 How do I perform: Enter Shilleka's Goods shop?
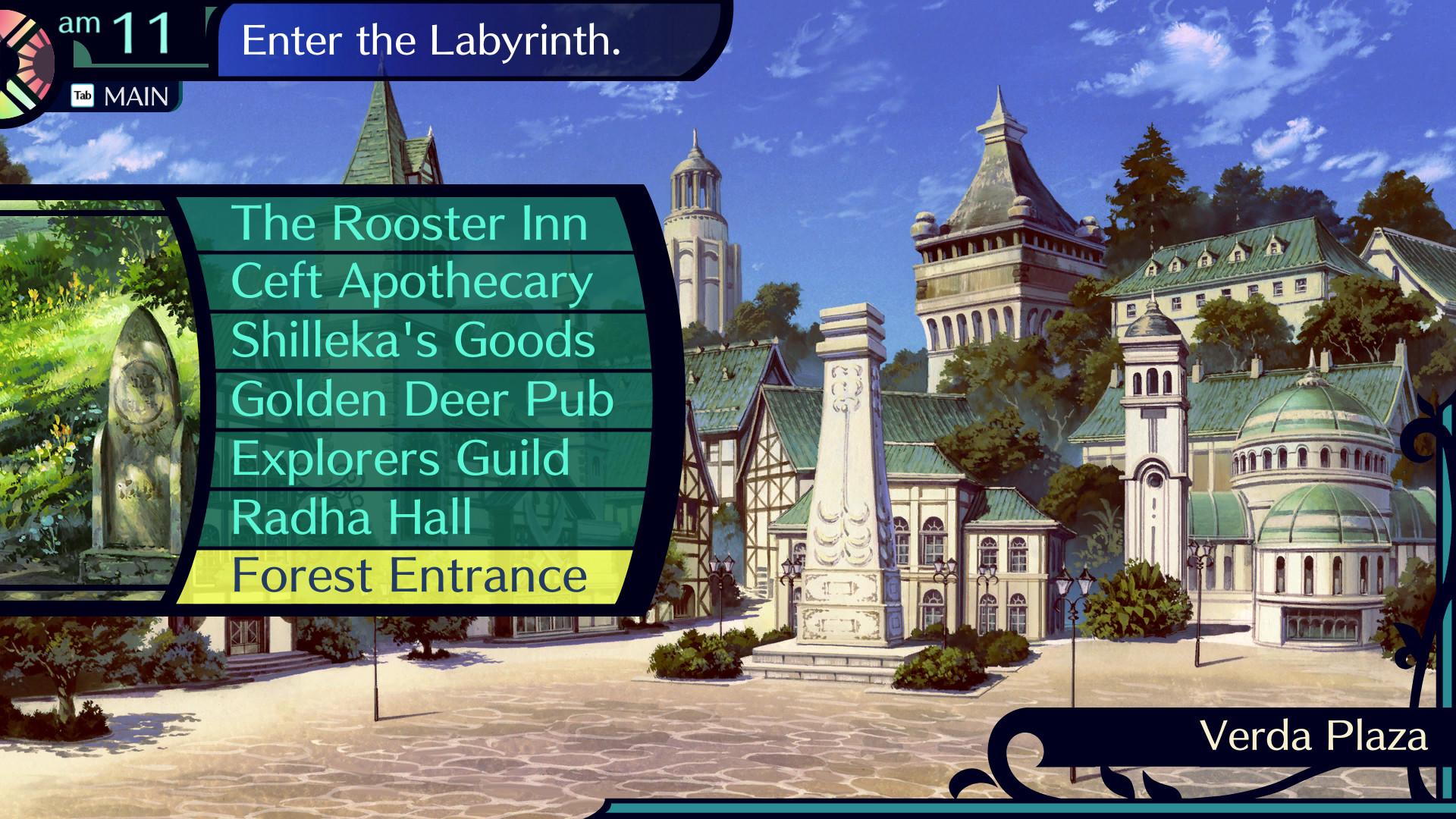pos(413,340)
